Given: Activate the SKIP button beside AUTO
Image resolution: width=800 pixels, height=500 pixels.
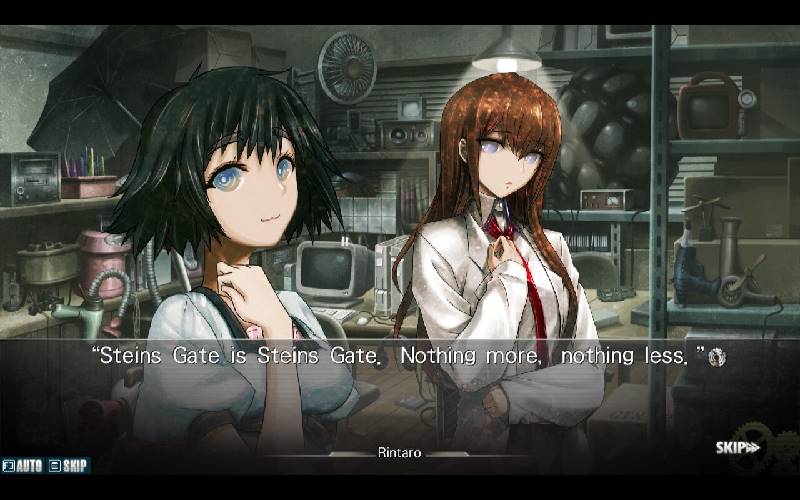Looking at the screenshot, I should click(69, 466).
